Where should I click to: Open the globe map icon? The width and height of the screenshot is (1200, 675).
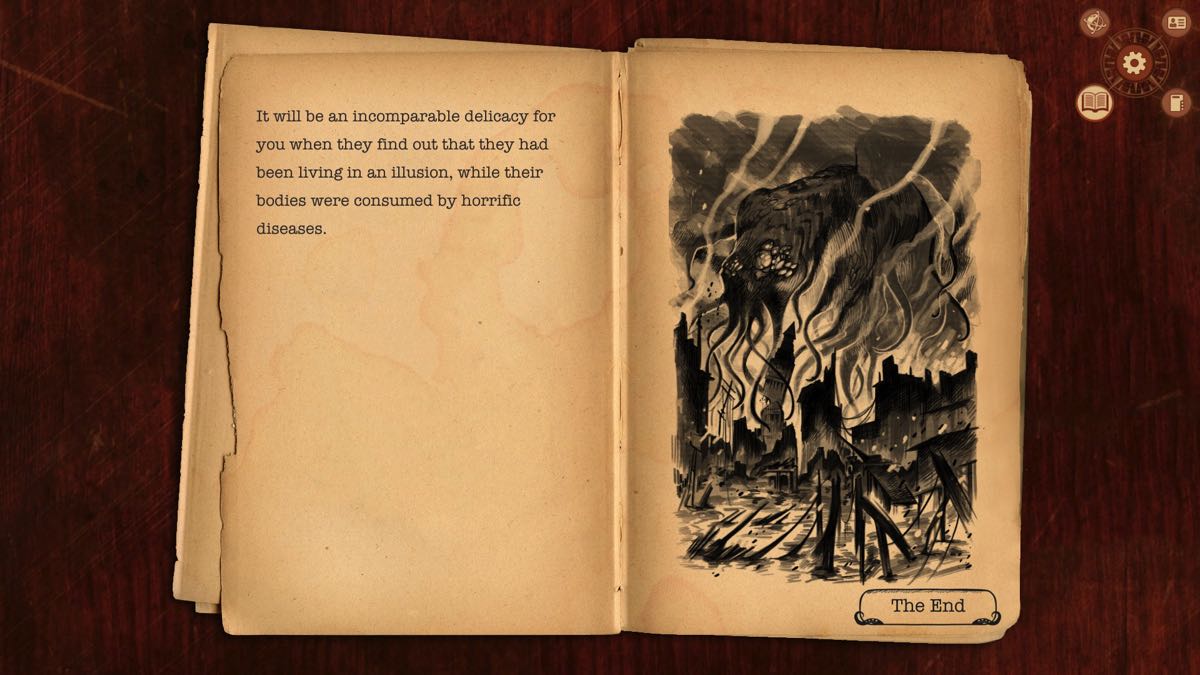(x=1095, y=23)
